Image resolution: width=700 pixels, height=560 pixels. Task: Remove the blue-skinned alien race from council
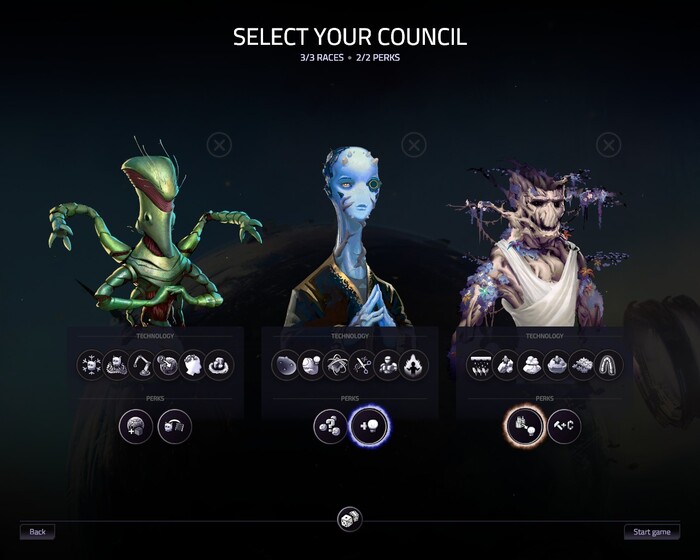[x=413, y=146]
